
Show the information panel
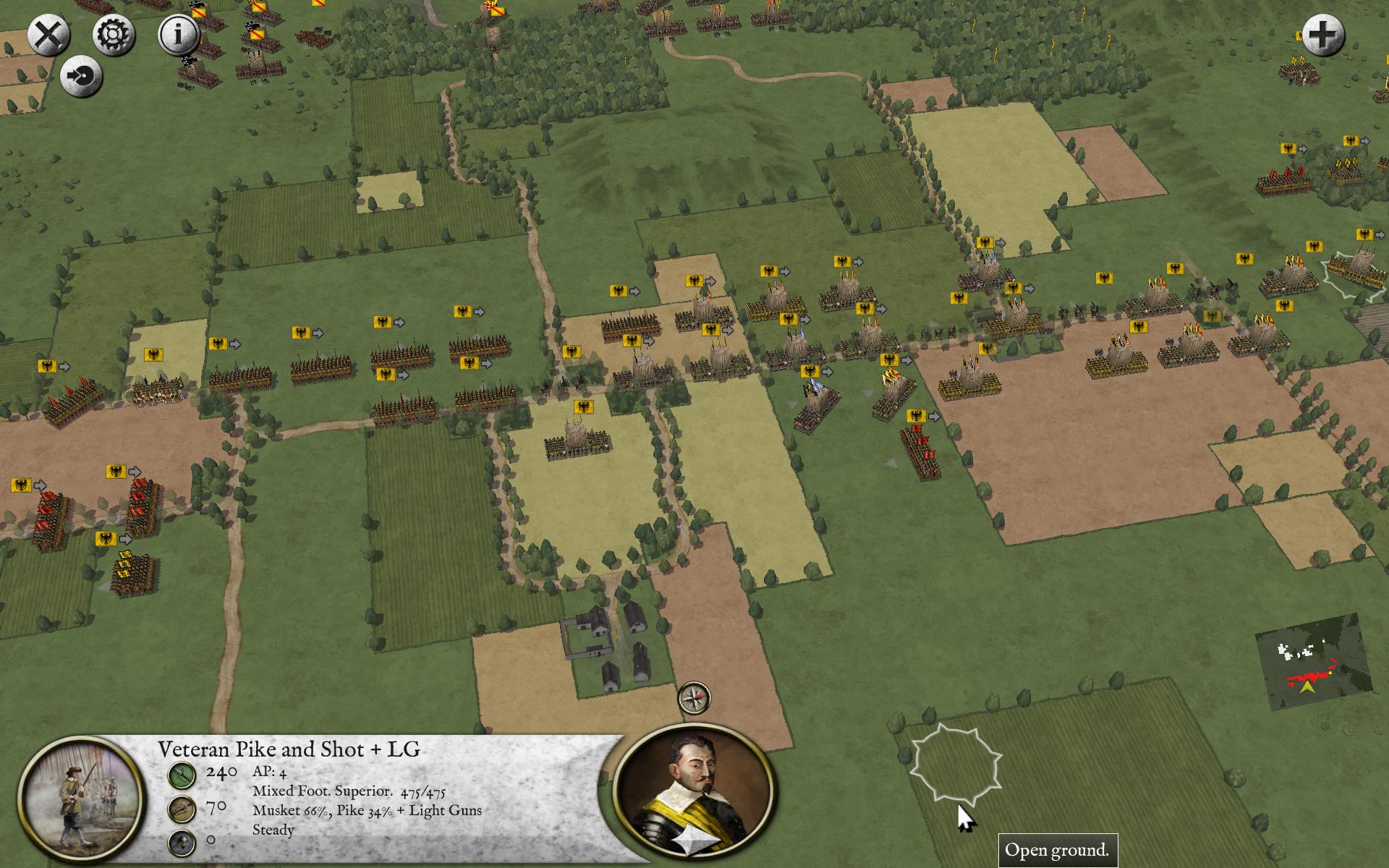pyautogui.click(x=179, y=35)
